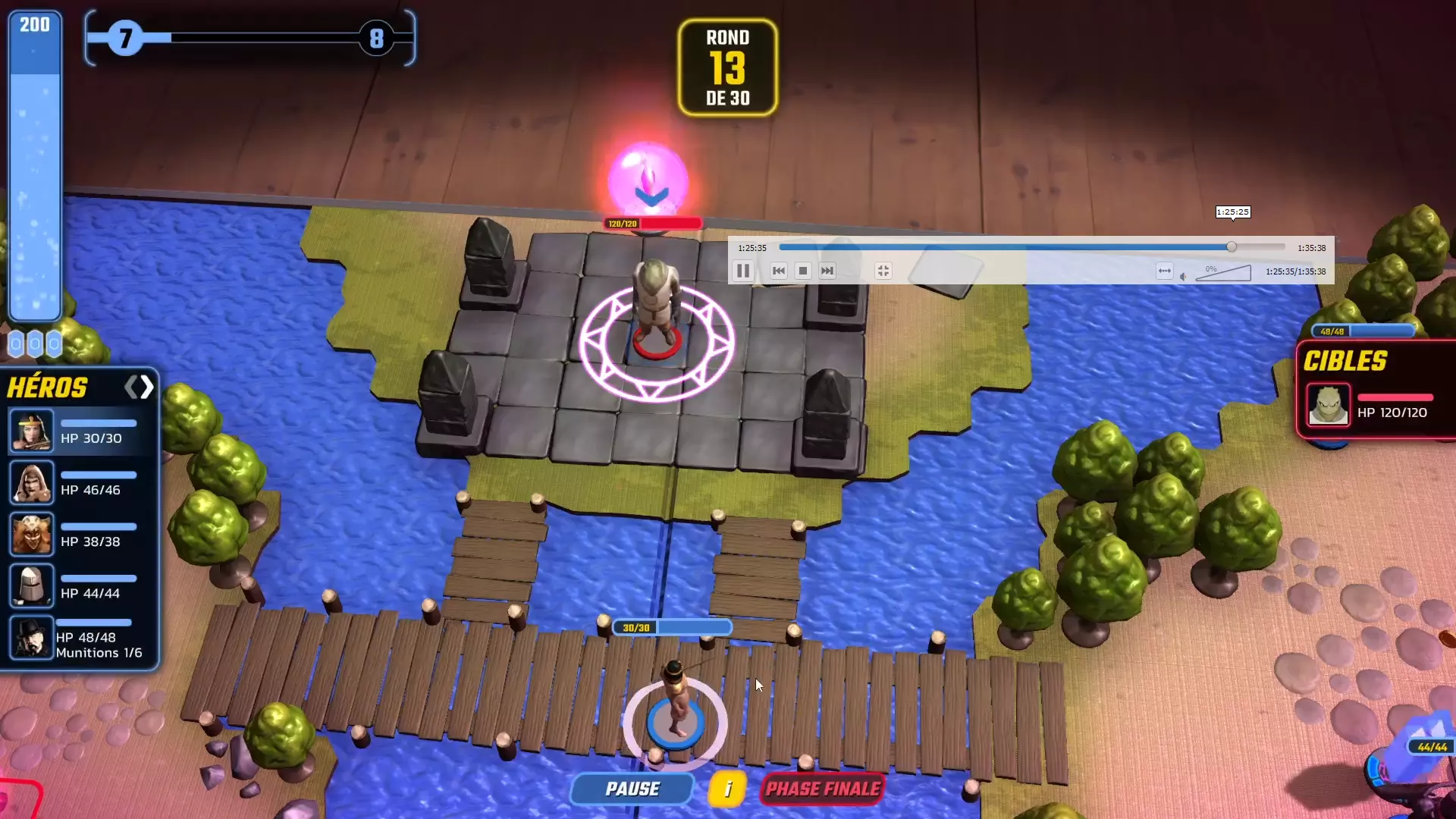Adjust the video player volume slider
The width and height of the screenshot is (1456, 819).
1222,273
